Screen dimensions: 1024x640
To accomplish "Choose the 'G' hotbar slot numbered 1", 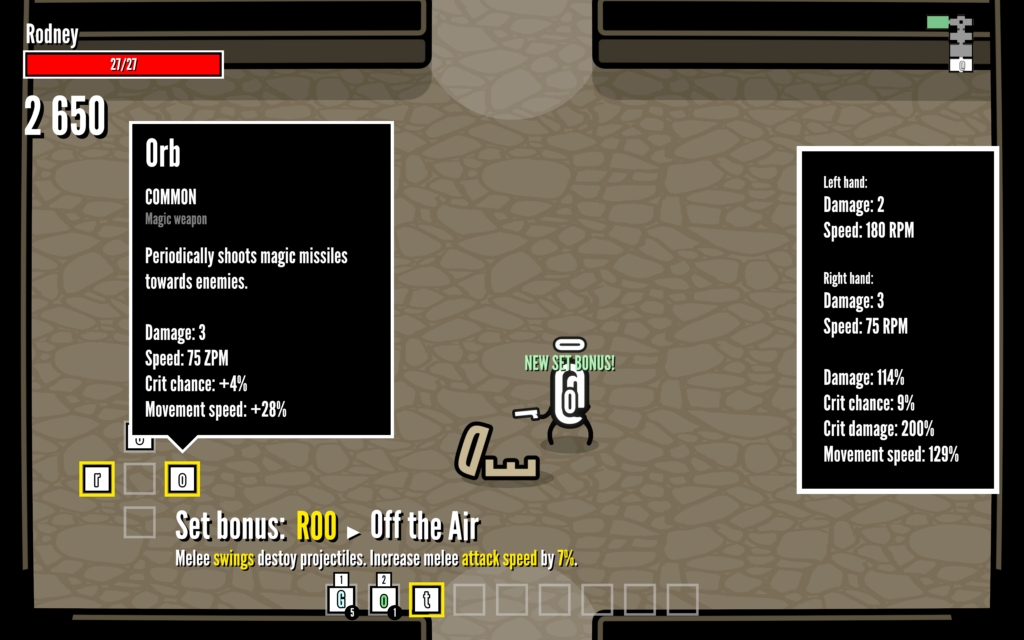I will [x=342, y=600].
